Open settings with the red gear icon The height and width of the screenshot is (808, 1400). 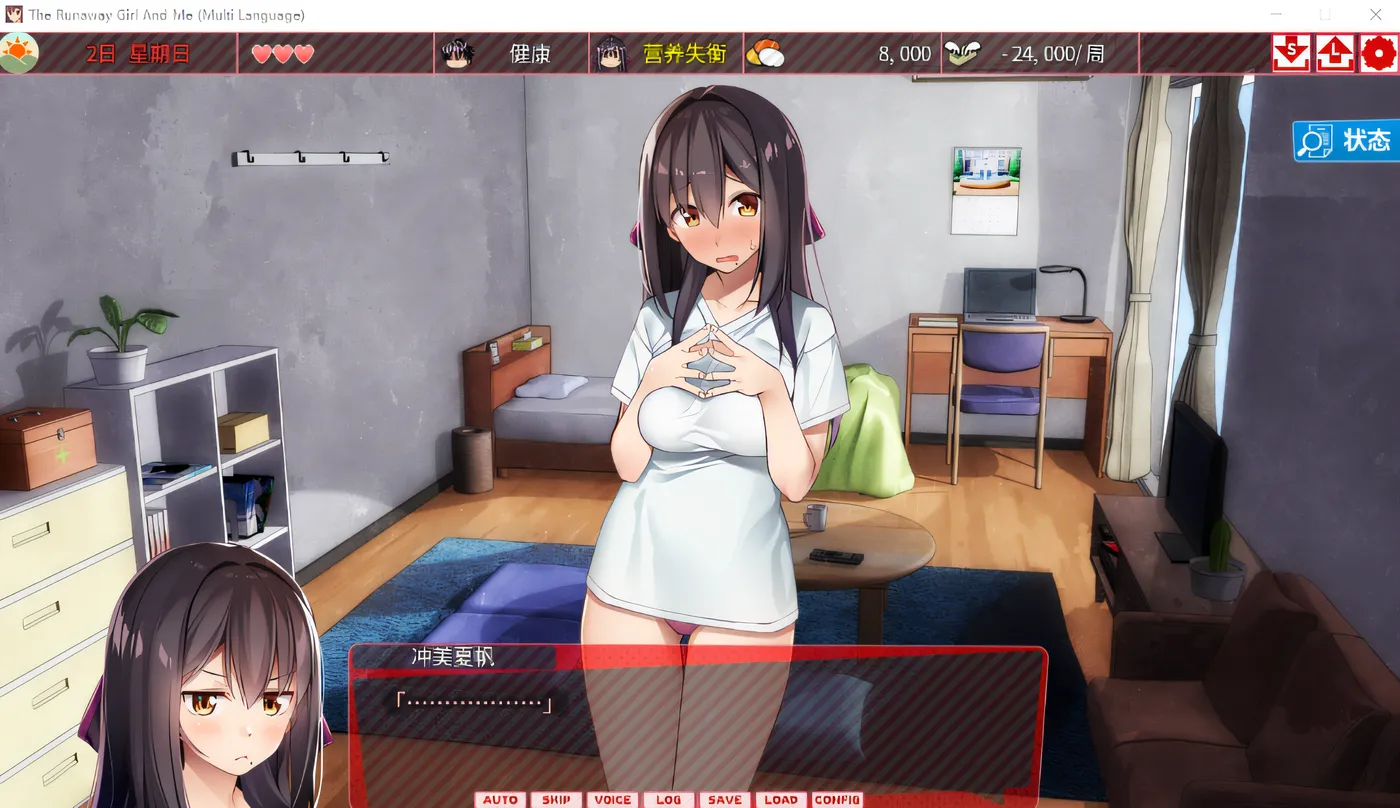coord(1379,52)
